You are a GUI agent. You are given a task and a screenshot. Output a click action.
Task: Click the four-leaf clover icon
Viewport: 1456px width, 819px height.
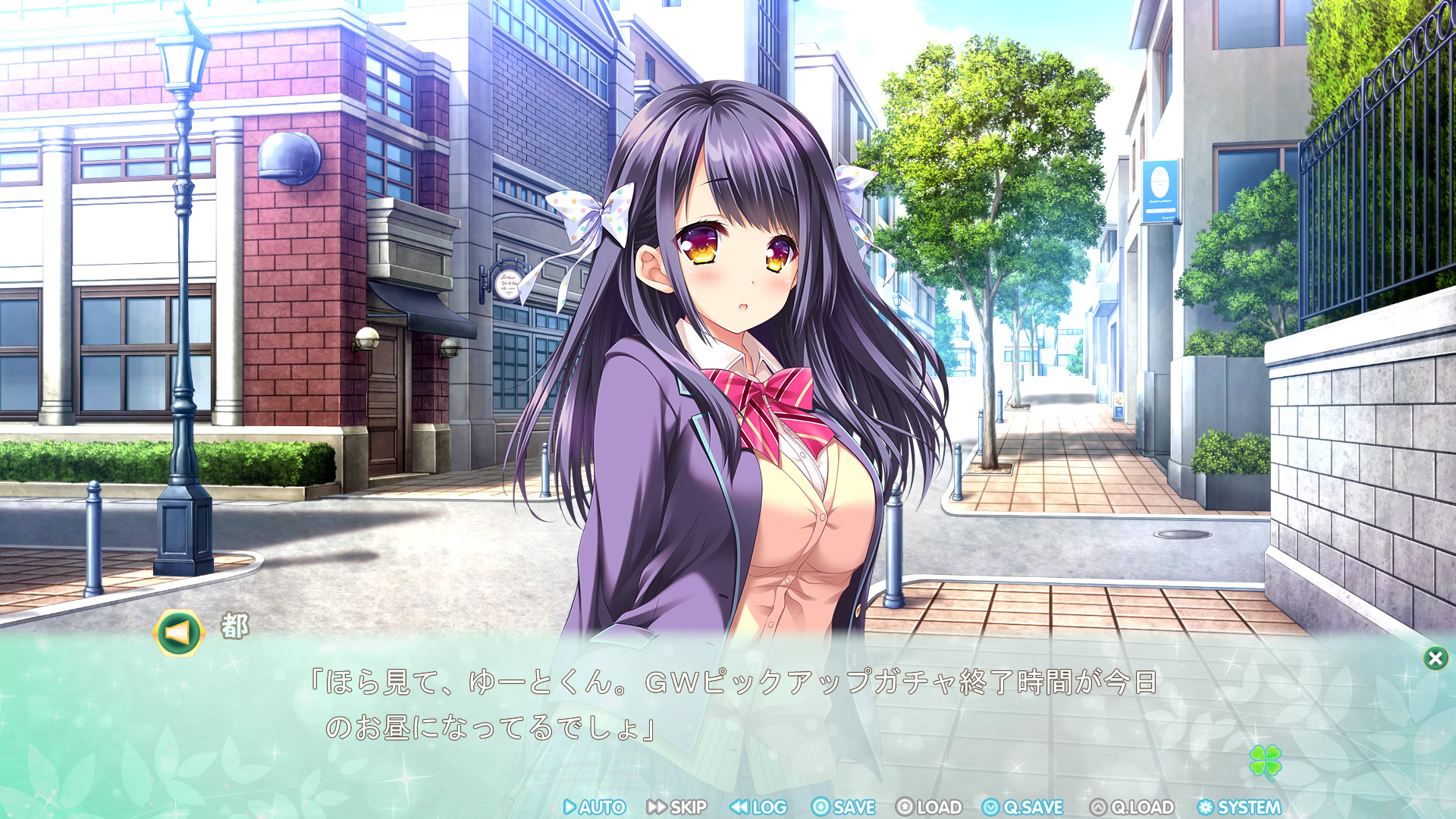[x=1265, y=761]
